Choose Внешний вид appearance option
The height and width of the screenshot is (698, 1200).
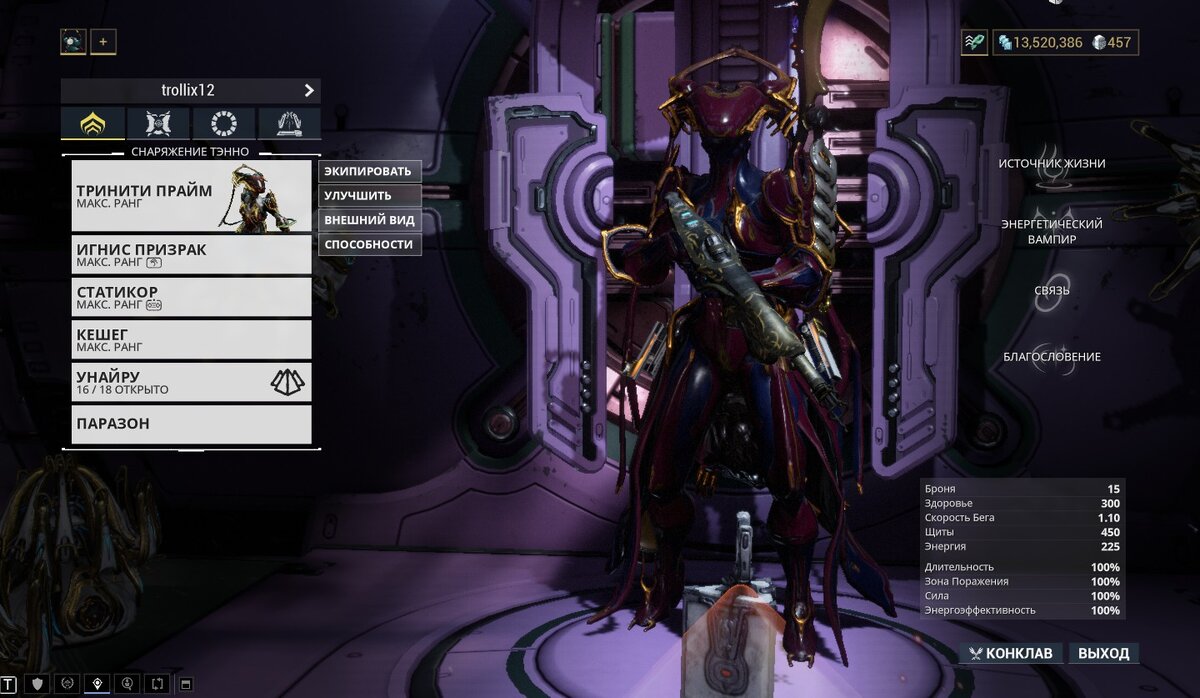pyautogui.click(x=369, y=220)
